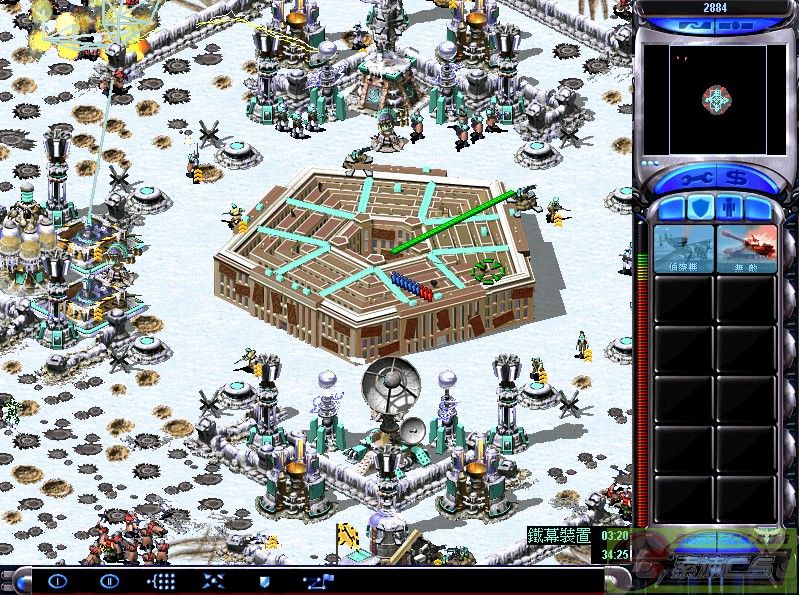The width and height of the screenshot is (799, 595).
Task: Click the flag waypoint command button
Action: 320,580
